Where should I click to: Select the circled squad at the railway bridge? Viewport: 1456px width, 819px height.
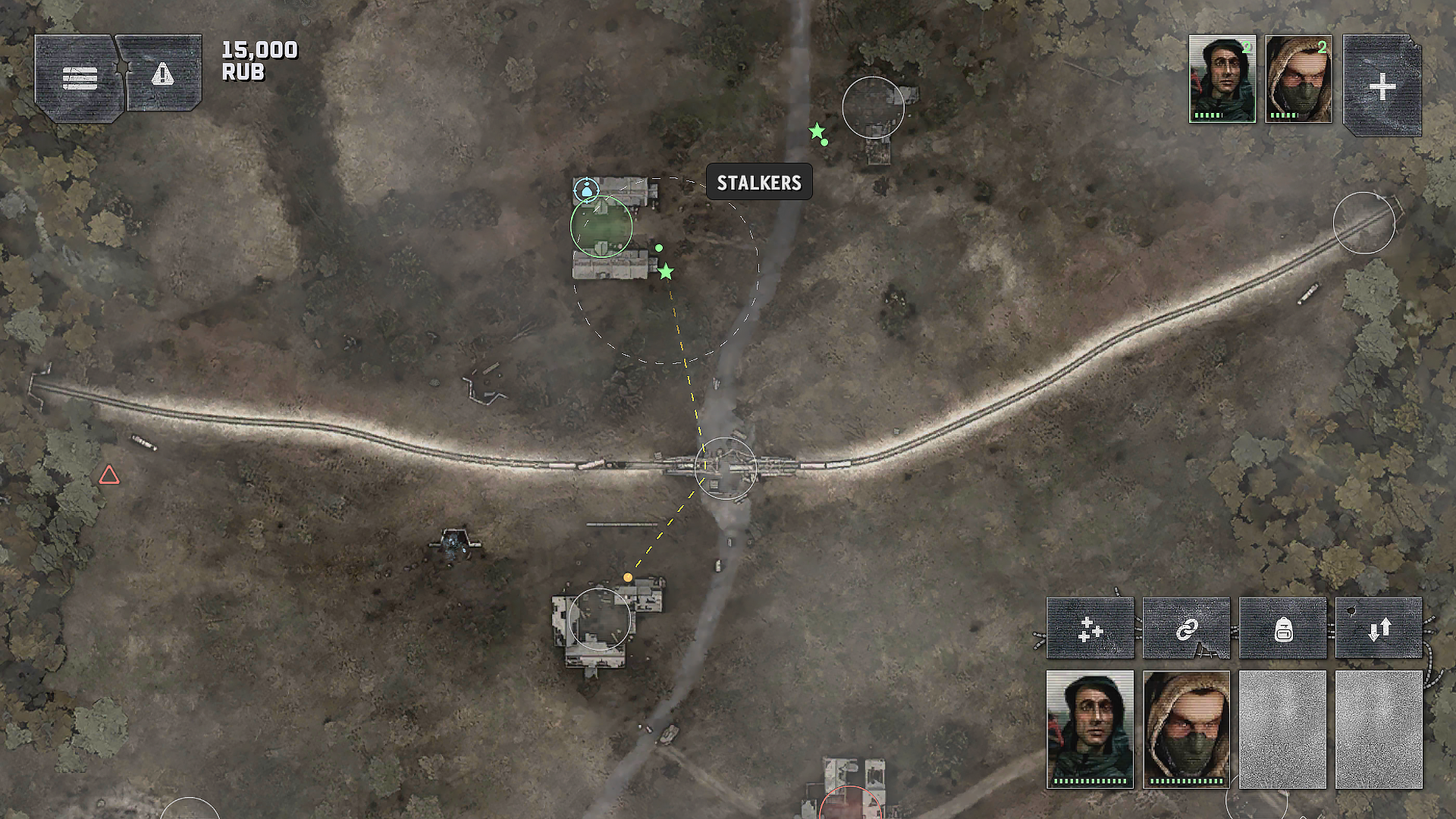click(726, 468)
